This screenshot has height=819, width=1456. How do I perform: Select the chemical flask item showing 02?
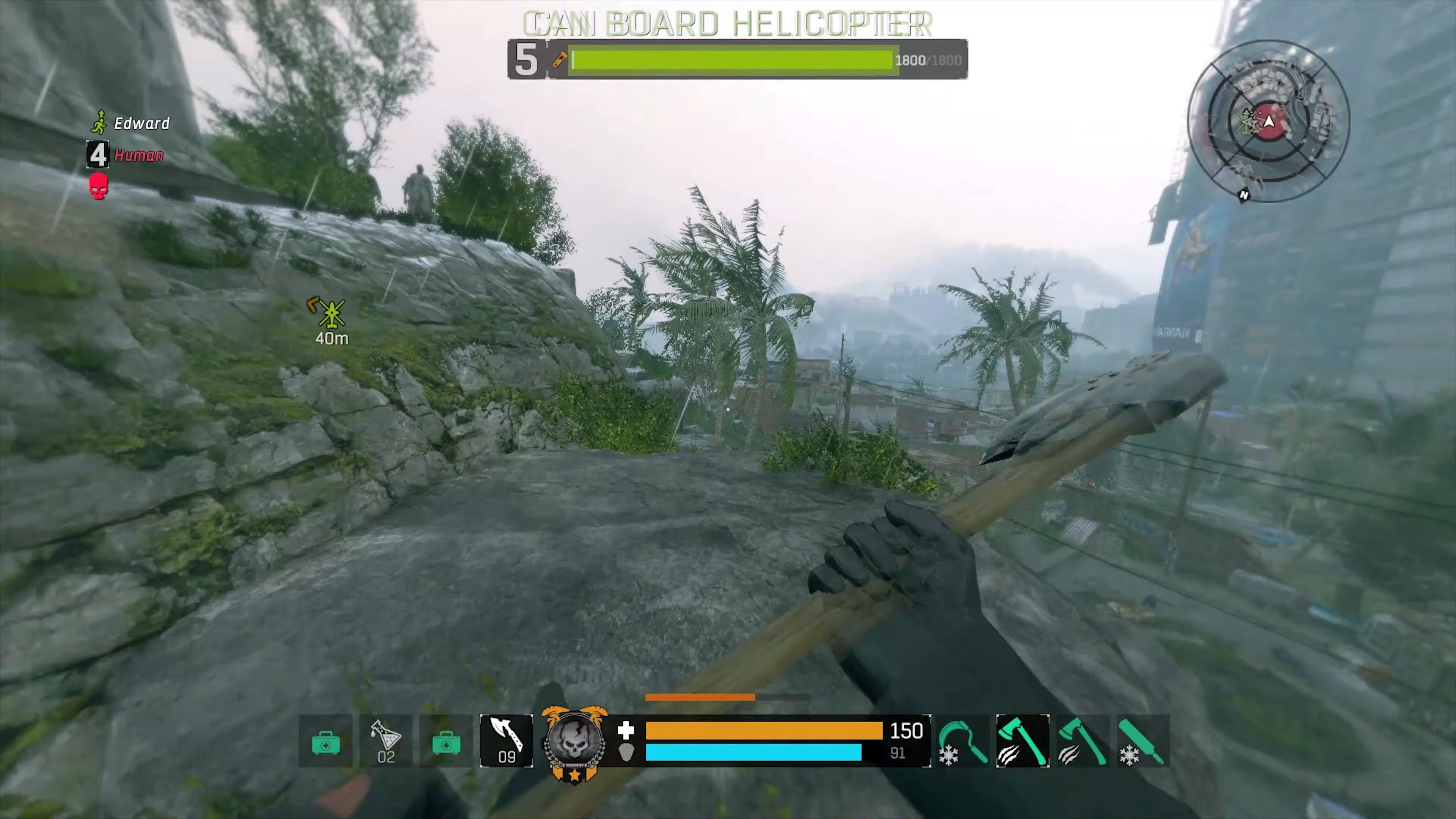[386, 741]
